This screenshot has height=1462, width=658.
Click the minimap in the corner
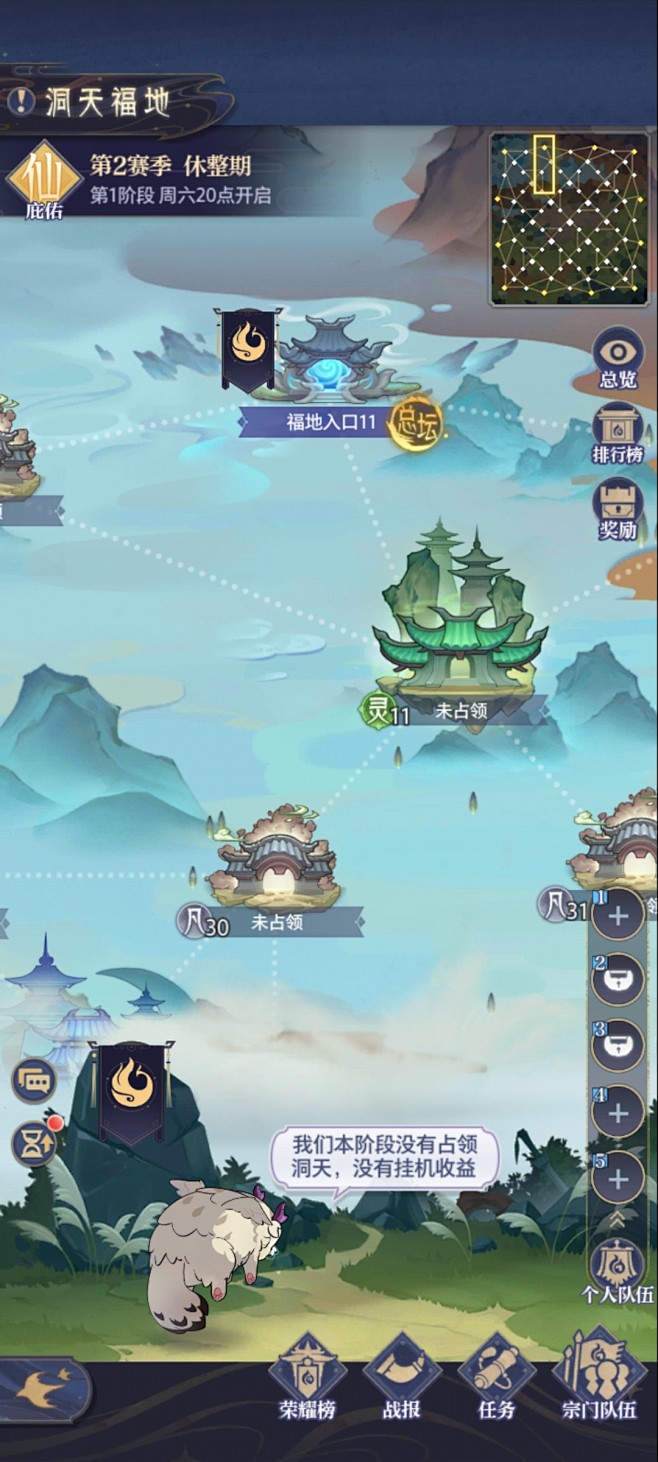569,218
